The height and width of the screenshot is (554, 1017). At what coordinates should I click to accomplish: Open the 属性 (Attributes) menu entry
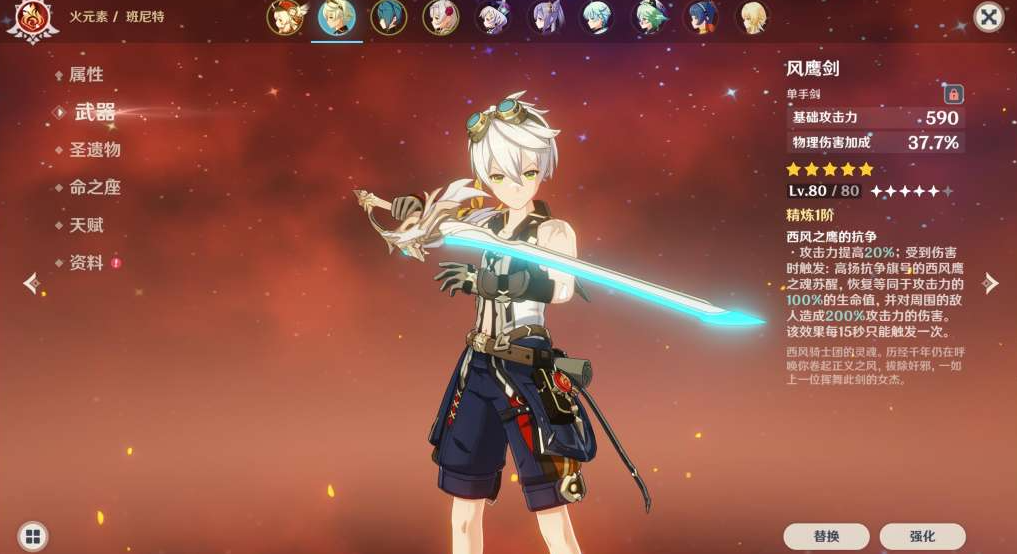click(x=85, y=75)
